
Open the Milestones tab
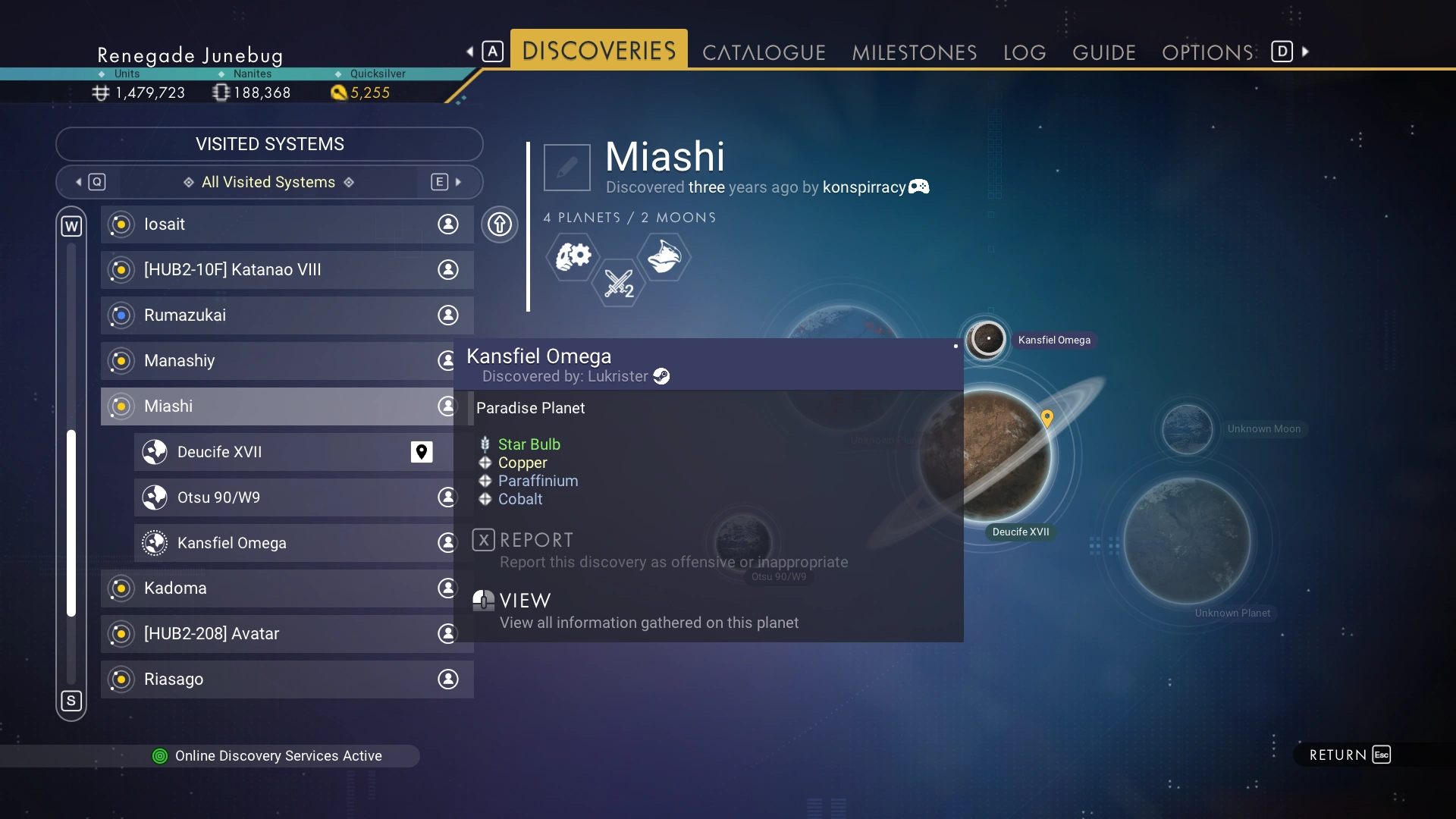click(914, 52)
